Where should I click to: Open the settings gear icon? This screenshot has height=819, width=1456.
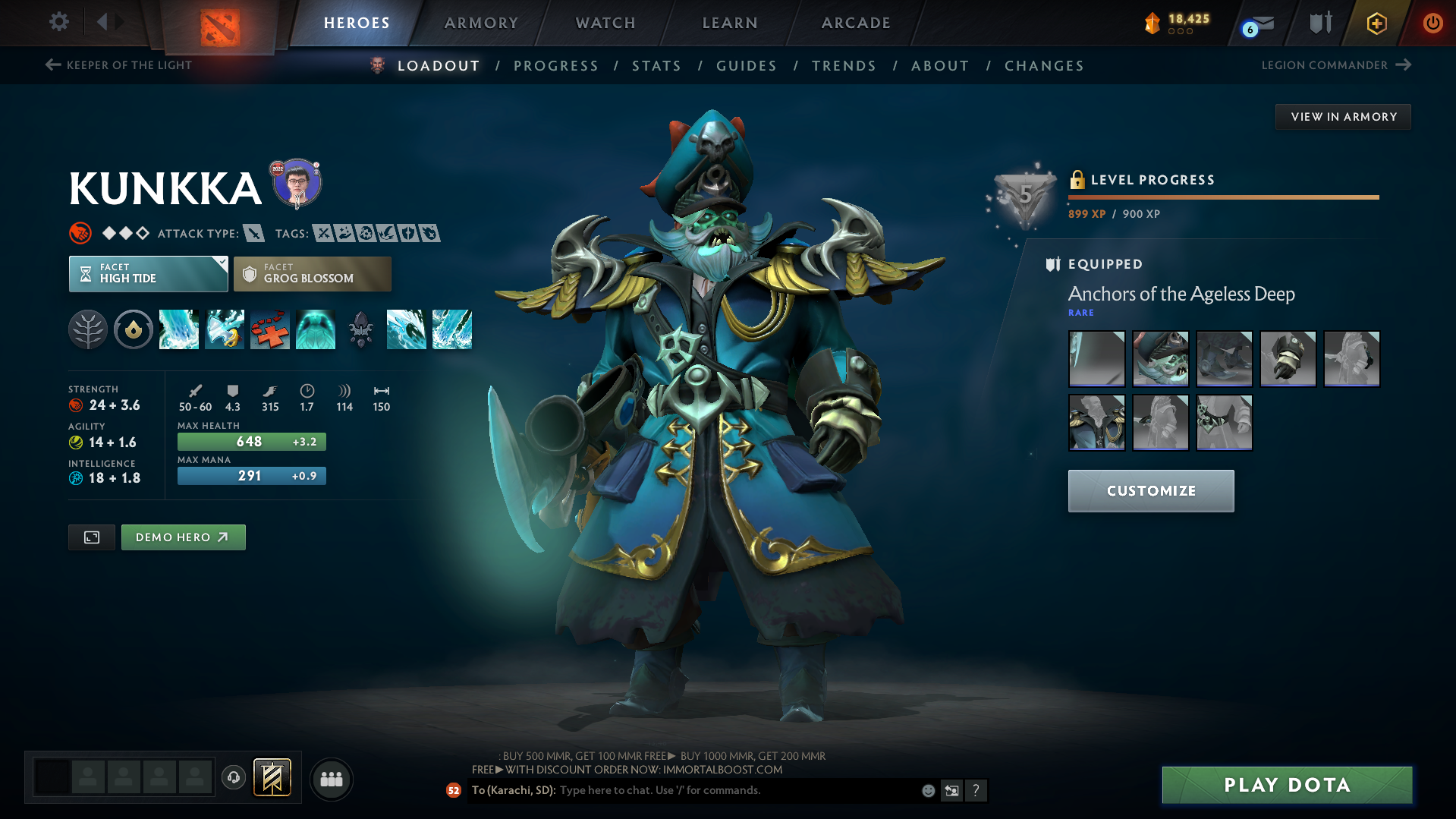click(x=58, y=22)
